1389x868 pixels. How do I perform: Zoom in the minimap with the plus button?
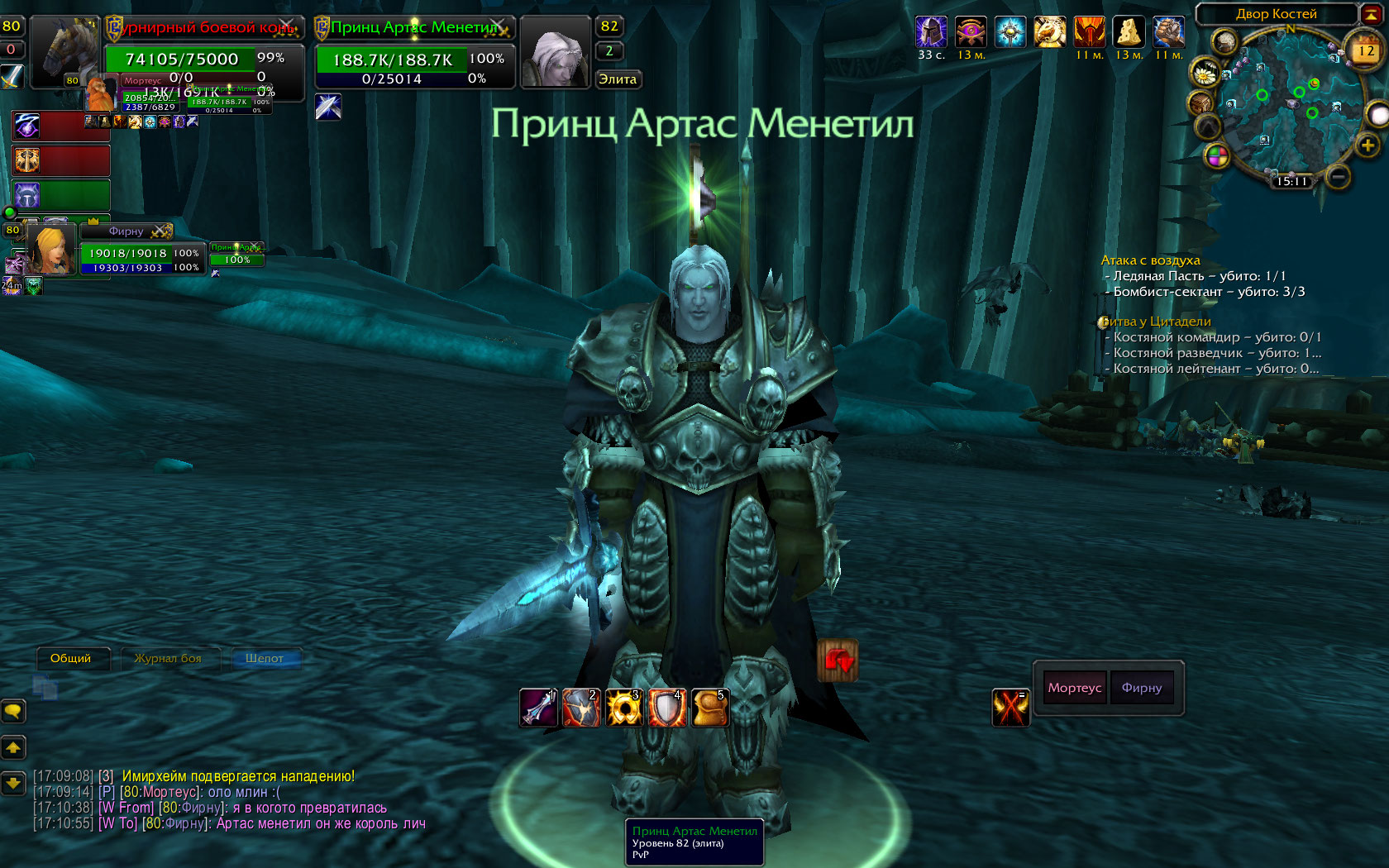tap(1368, 146)
